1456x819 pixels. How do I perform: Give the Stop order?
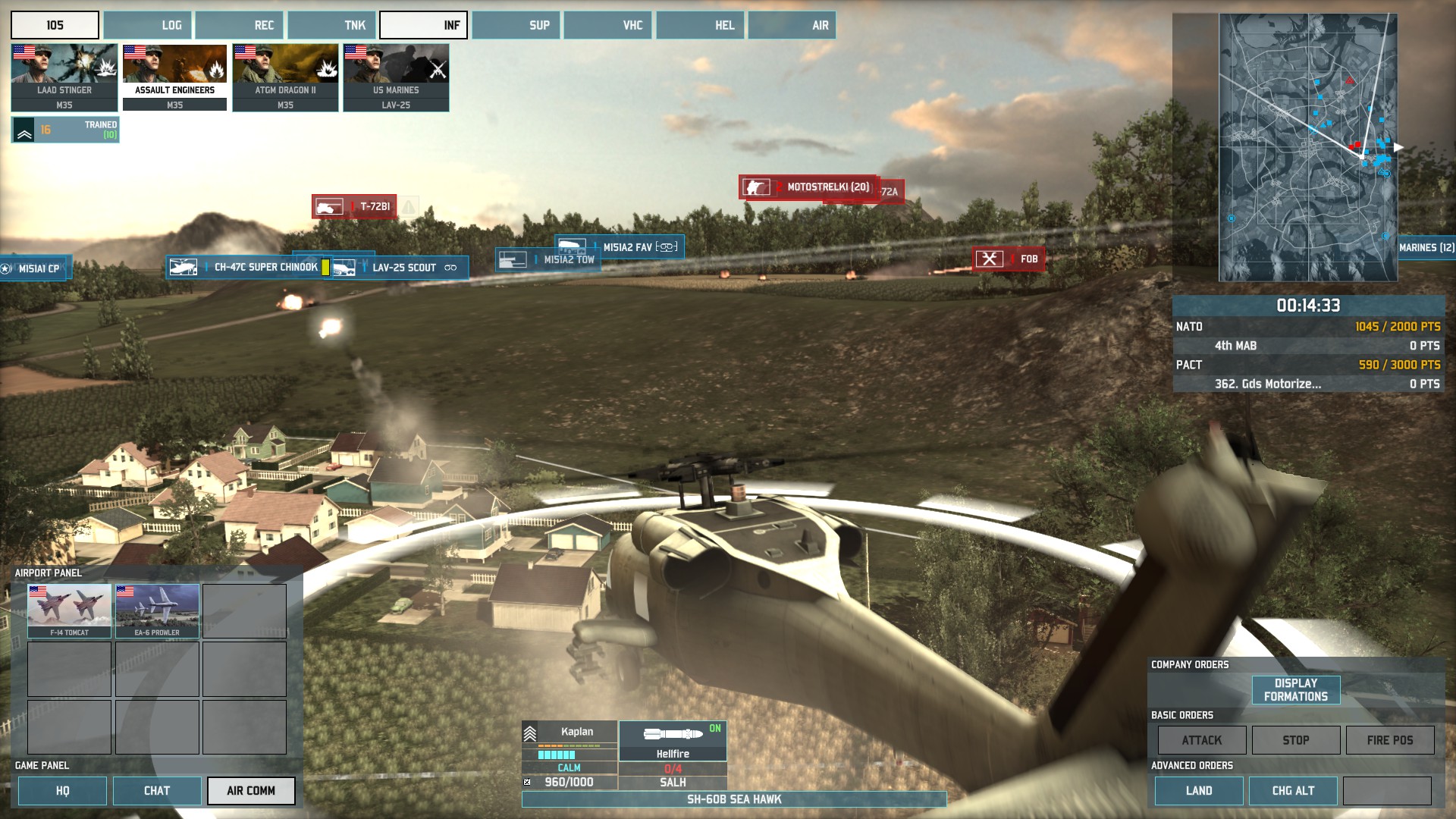click(x=1295, y=740)
